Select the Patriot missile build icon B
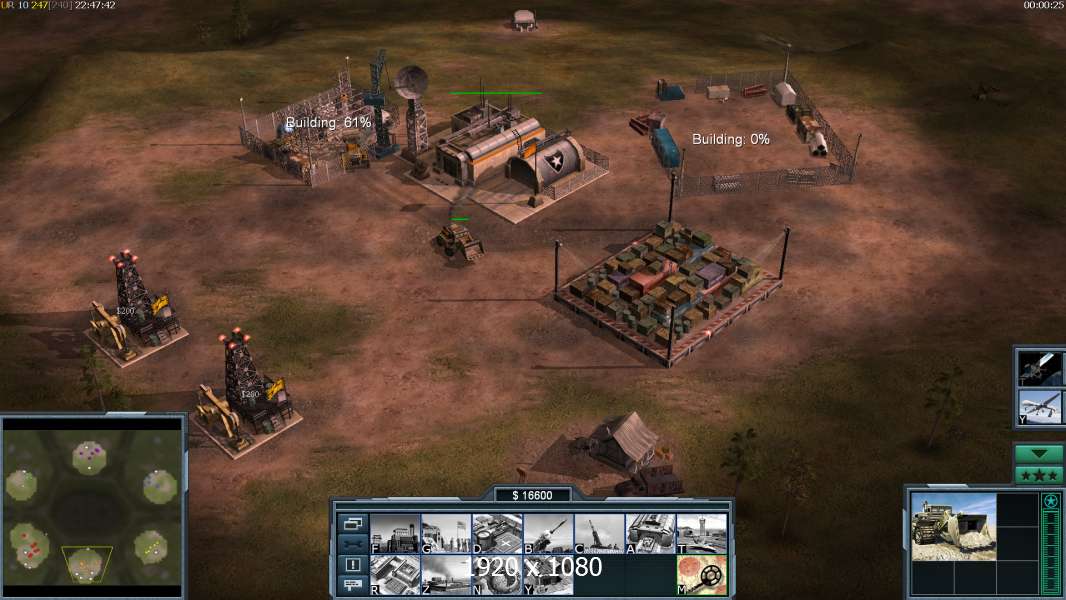Image resolution: width=1066 pixels, height=600 pixels. [x=547, y=533]
